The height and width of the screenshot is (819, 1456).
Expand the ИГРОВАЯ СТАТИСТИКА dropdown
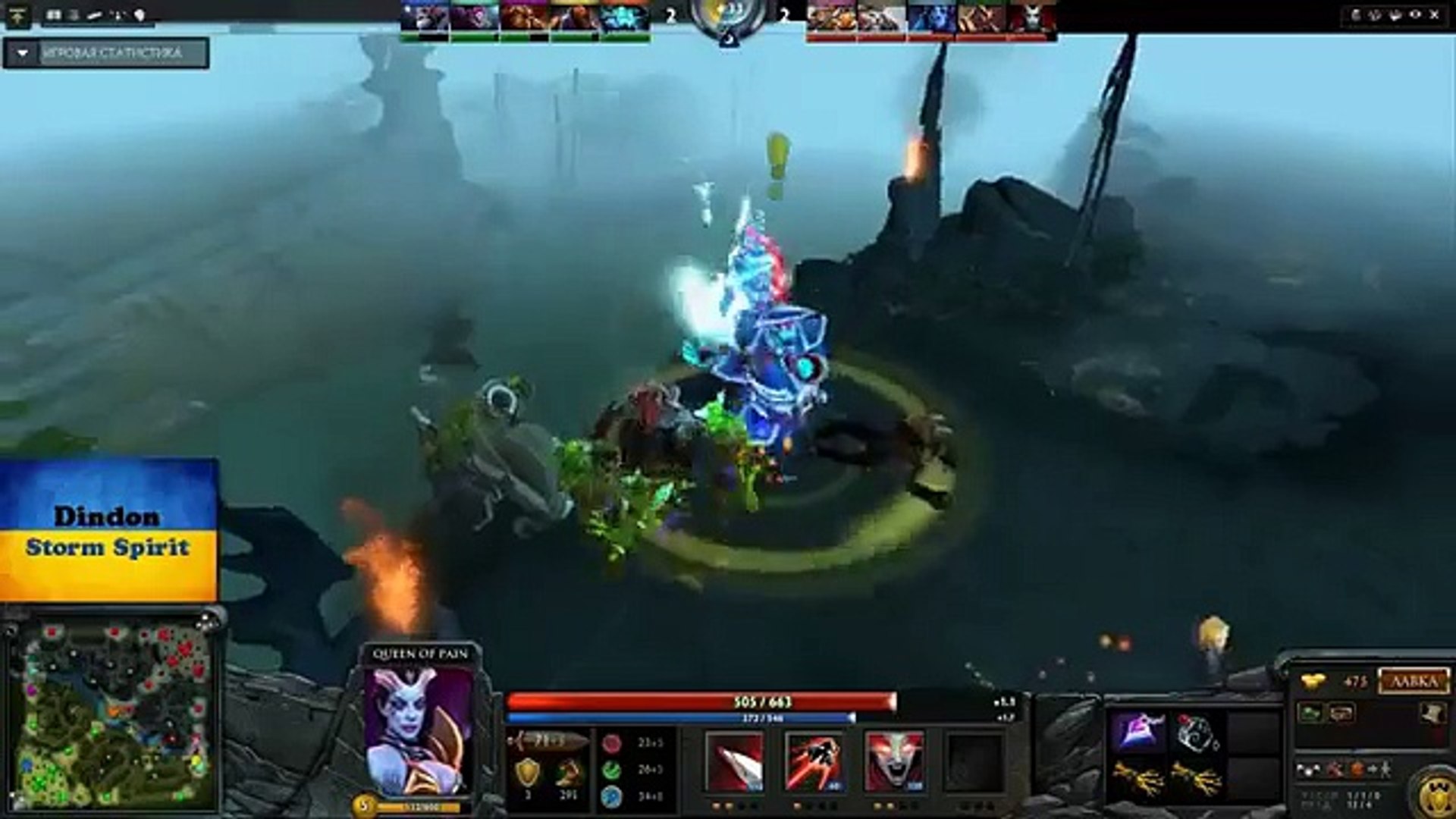click(114, 55)
